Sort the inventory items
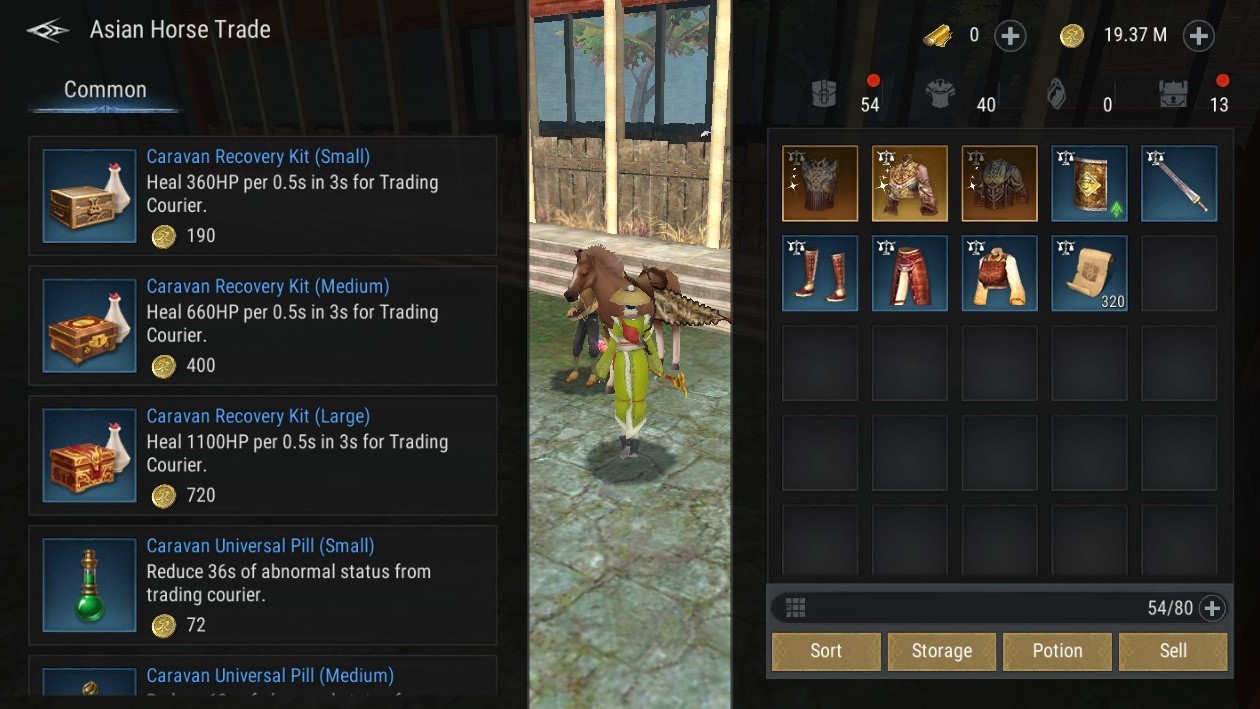The width and height of the screenshot is (1260, 709). point(826,651)
